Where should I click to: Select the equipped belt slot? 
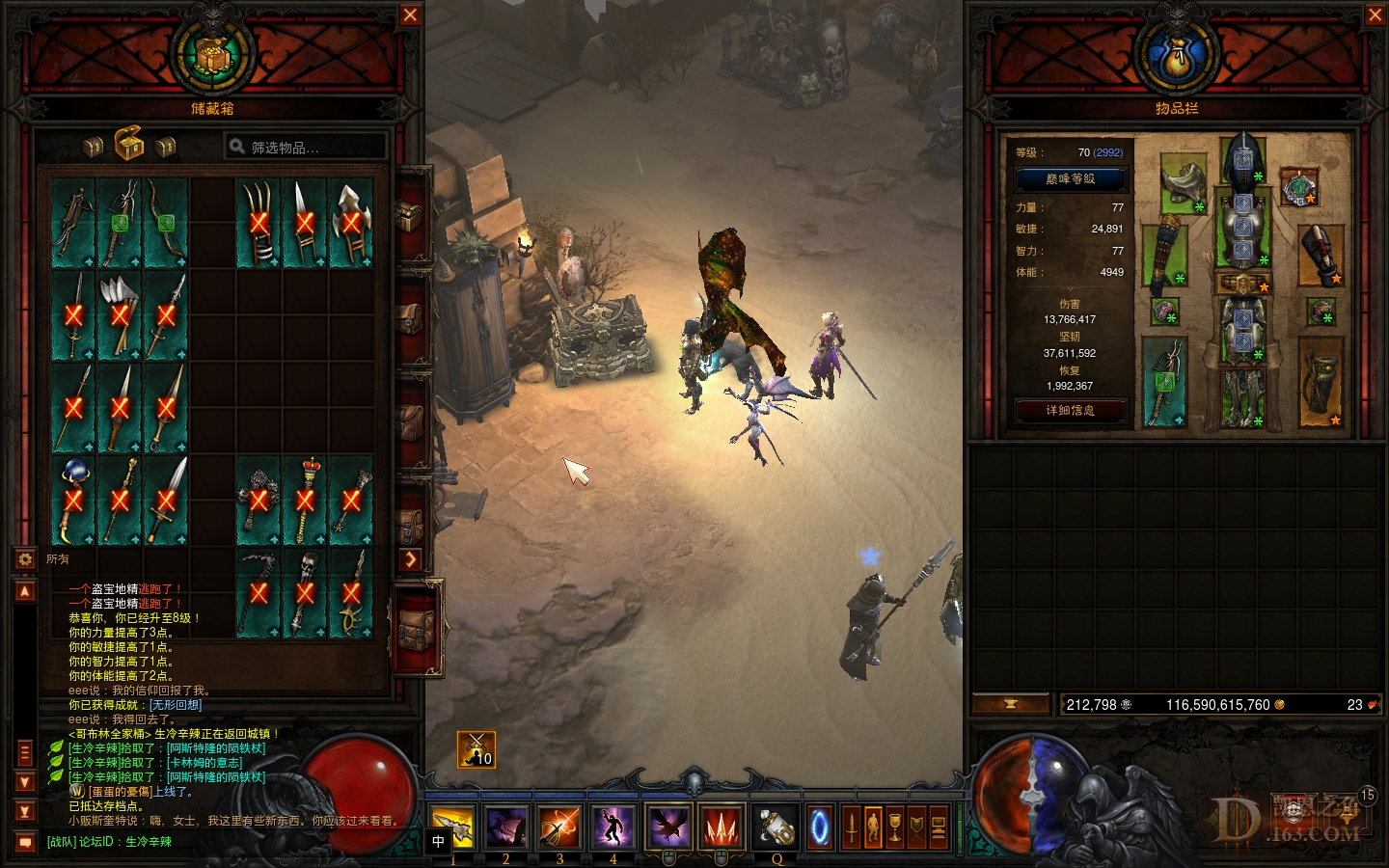[x=1243, y=285]
